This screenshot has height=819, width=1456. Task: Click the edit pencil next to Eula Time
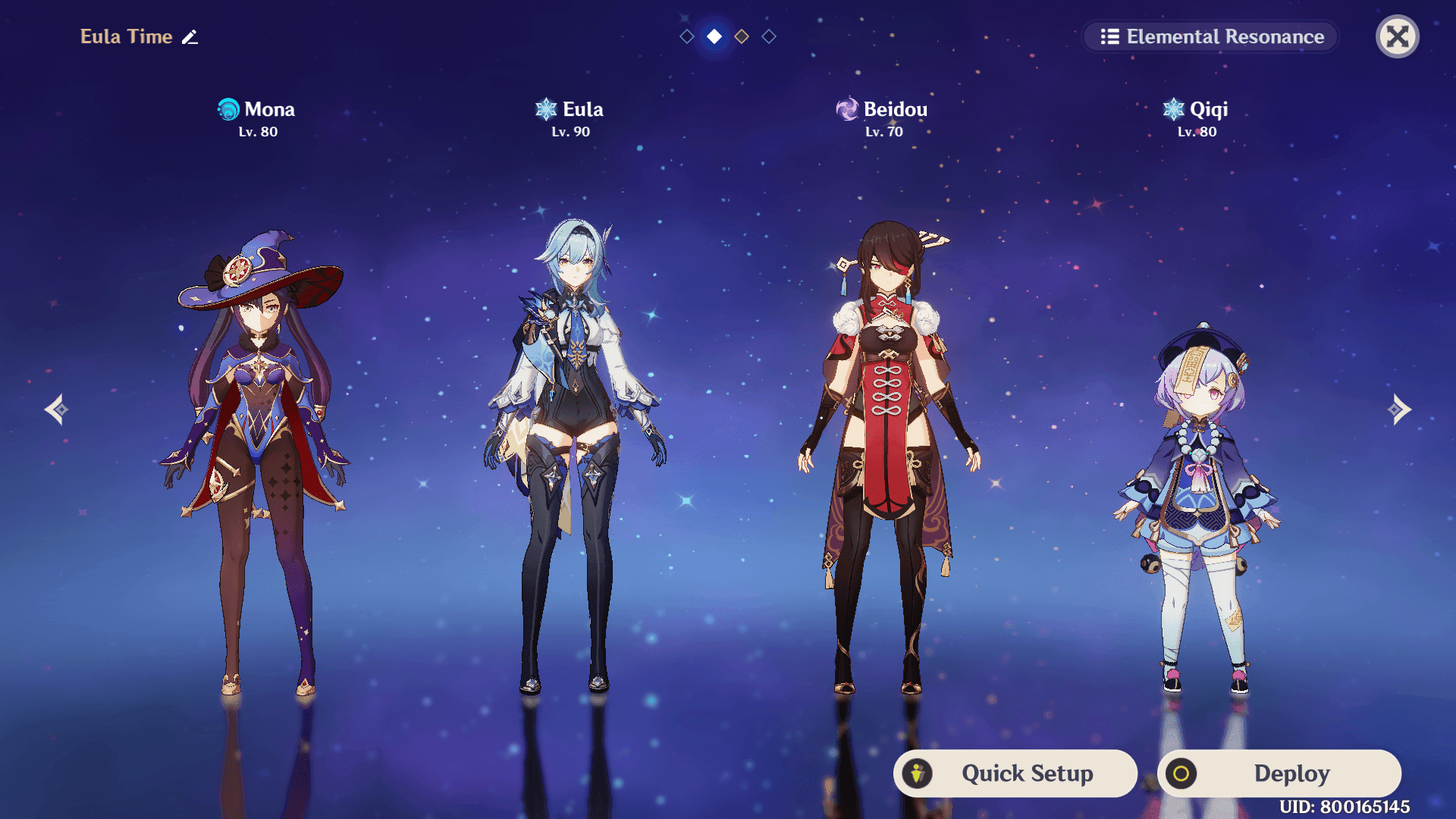(x=190, y=36)
